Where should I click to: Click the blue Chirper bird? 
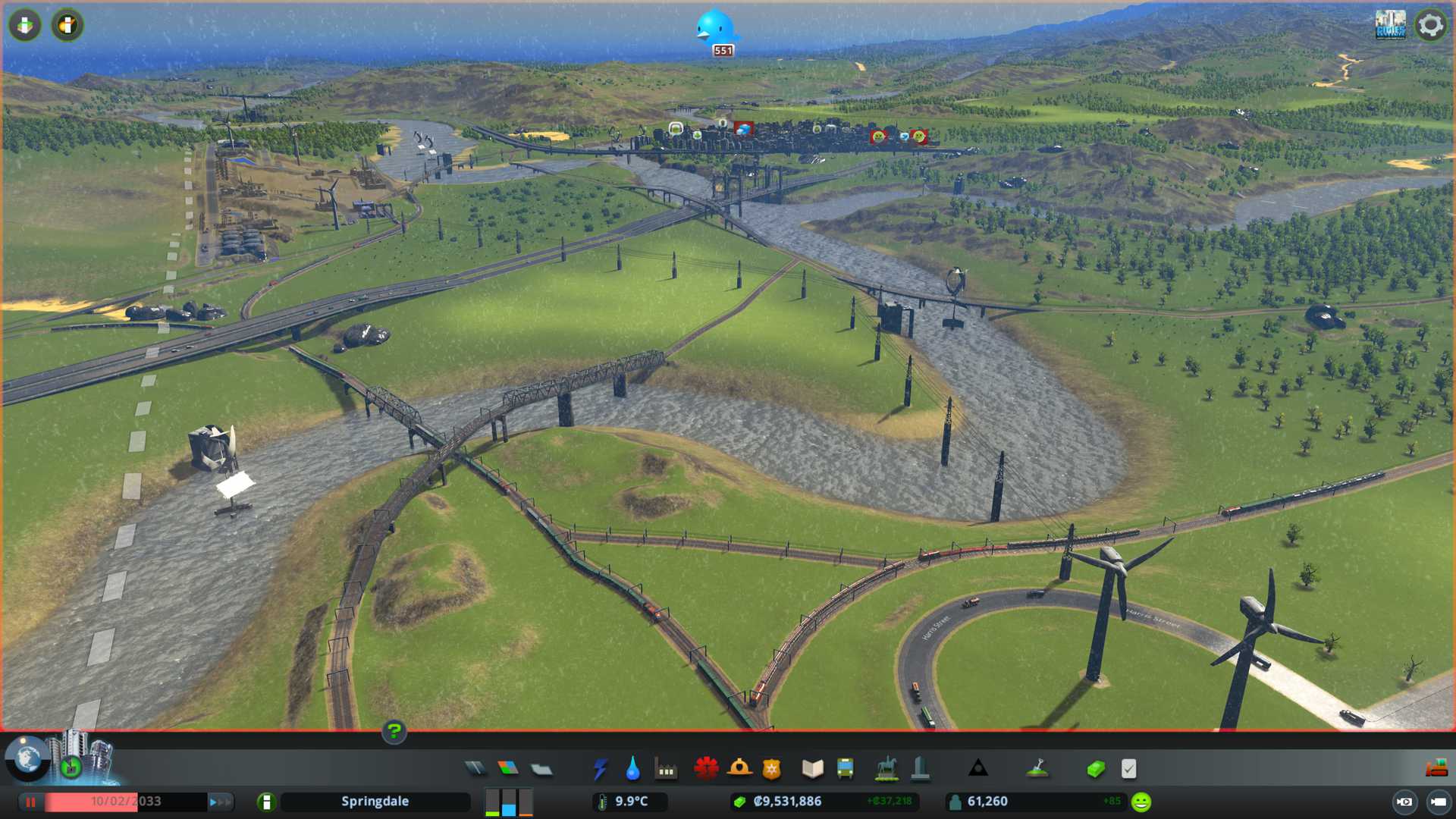coord(715,30)
